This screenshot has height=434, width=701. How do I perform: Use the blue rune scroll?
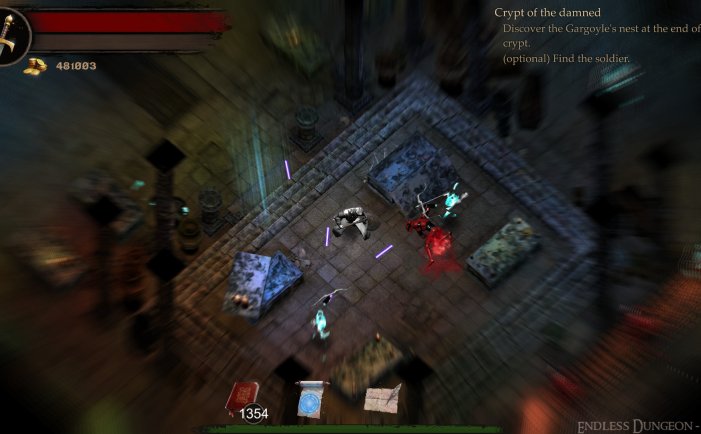coord(313,400)
